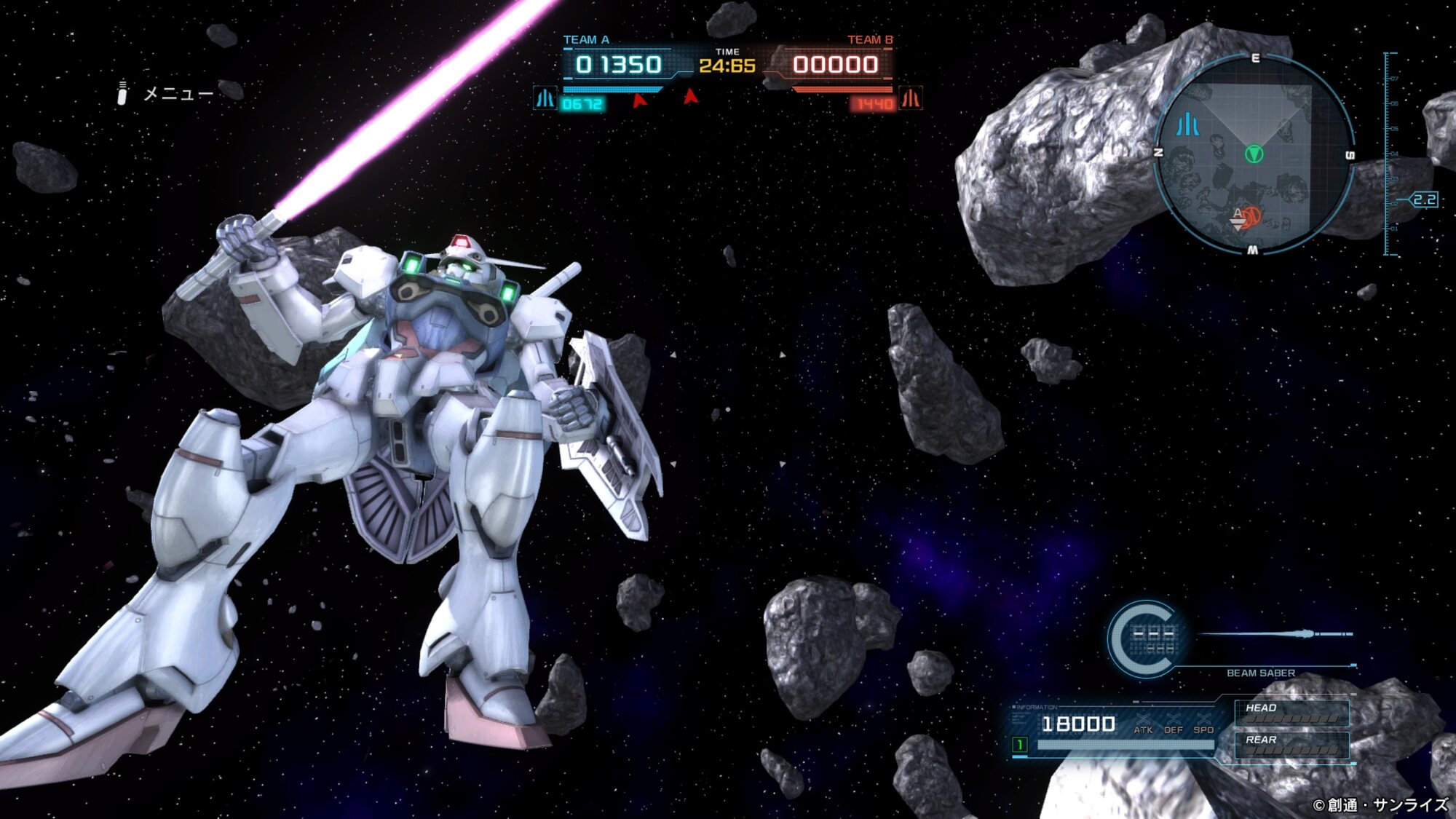The image size is (1456, 819).
Task: Select the Beam Saber weapon indicator
Action: click(x=1260, y=672)
